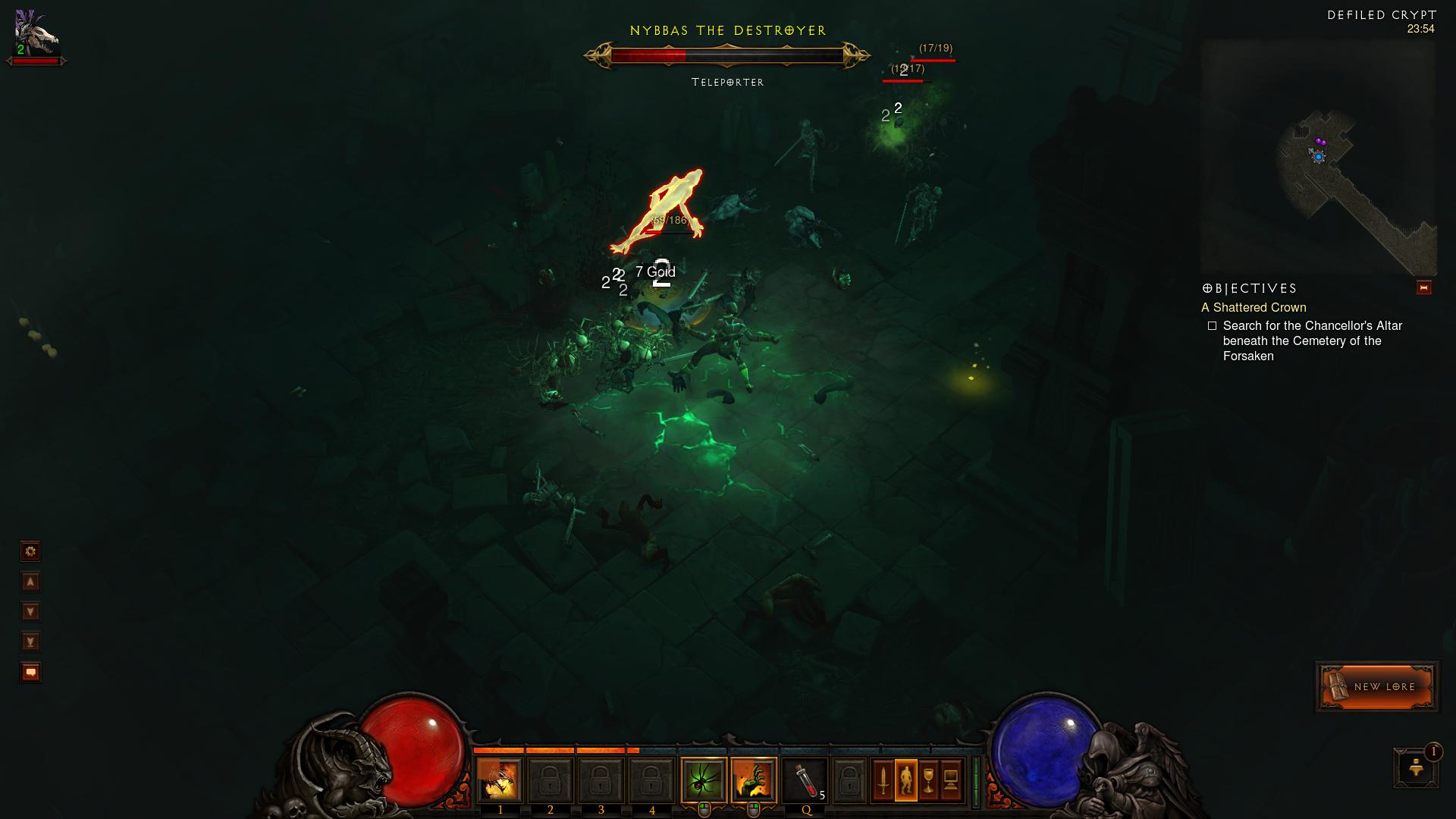
Task: Open the game menu computer button
Action: coord(951,780)
